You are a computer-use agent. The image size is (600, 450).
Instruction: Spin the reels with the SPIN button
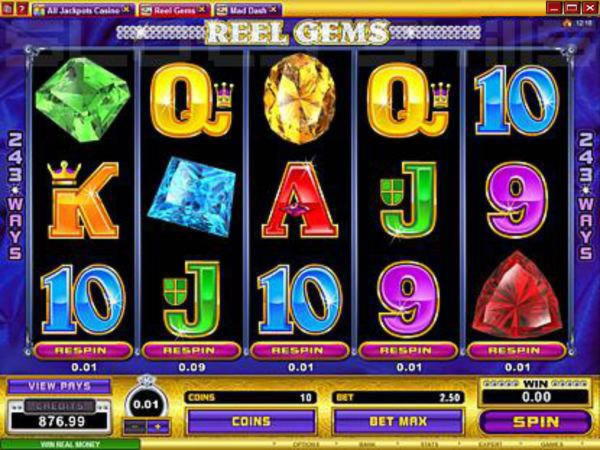click(535, 422)
